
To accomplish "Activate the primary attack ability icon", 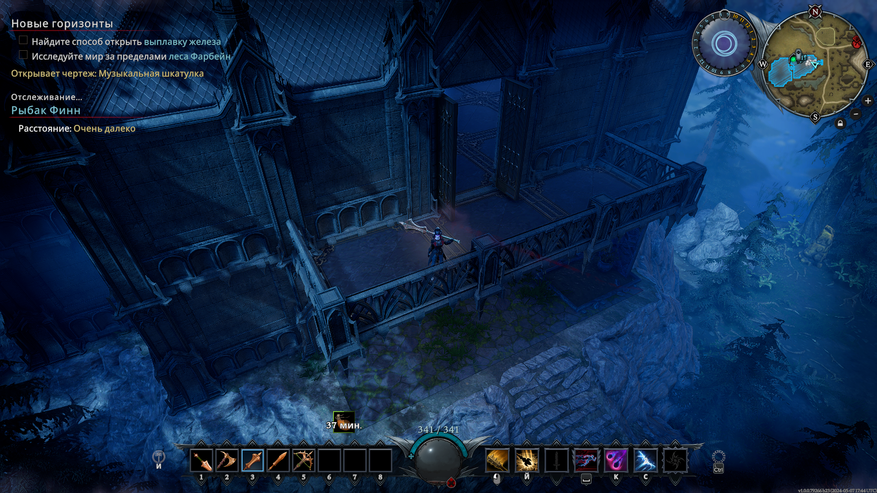I will 497,460.
